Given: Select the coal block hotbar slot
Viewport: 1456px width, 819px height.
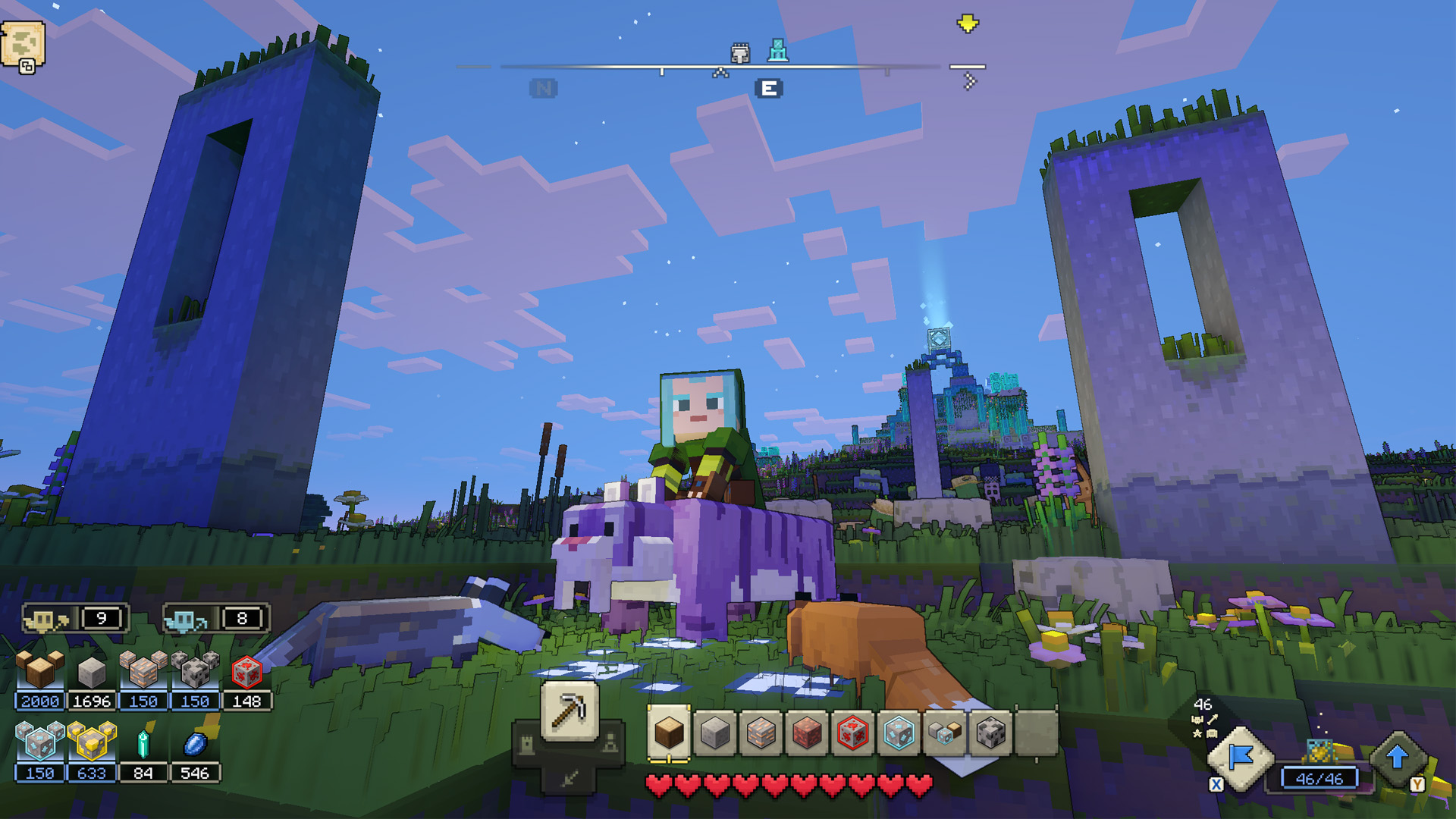Looking at the screenshot, I should click(990, 733).
